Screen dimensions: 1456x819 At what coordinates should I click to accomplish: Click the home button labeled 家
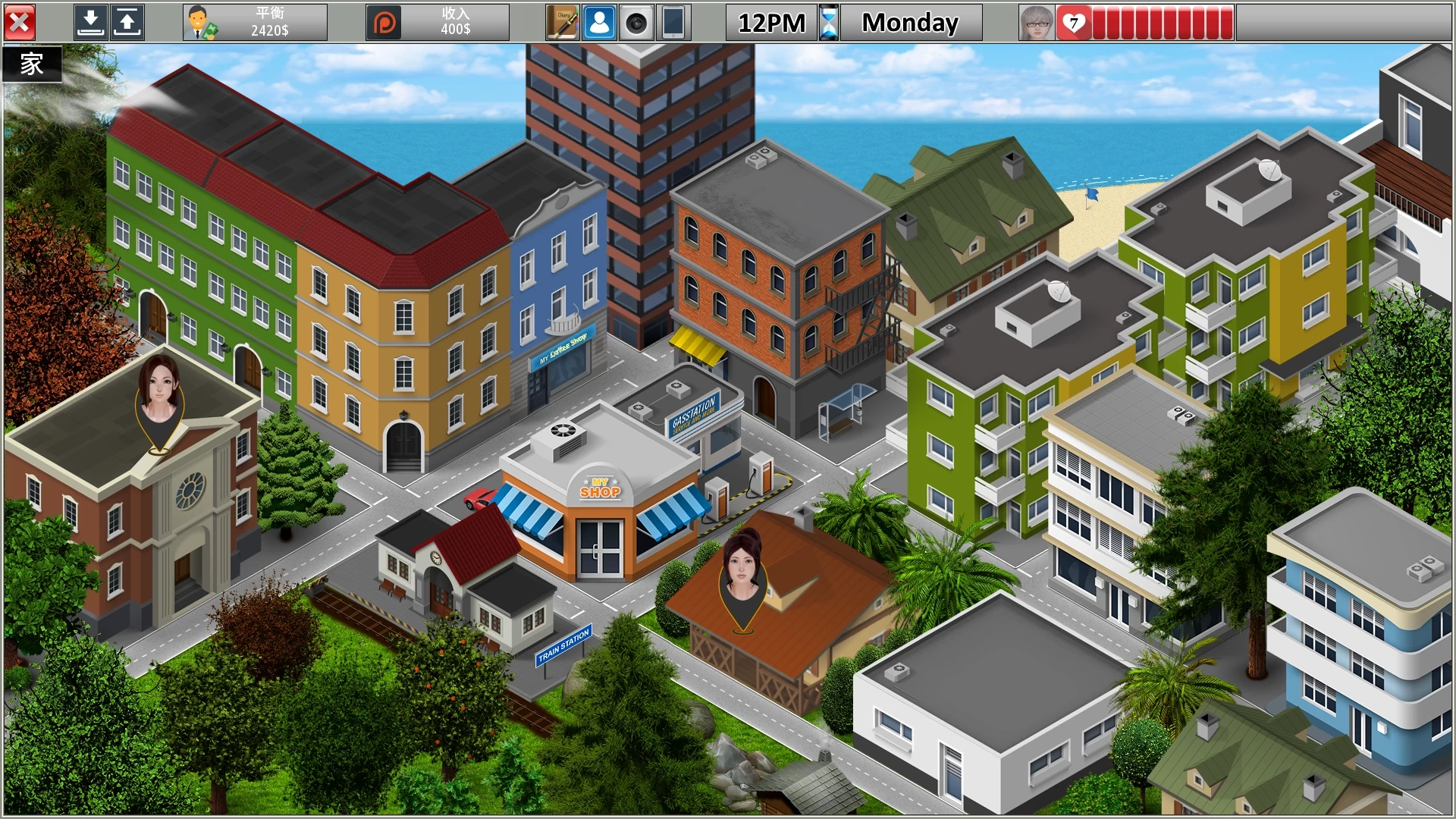(32, 64)
